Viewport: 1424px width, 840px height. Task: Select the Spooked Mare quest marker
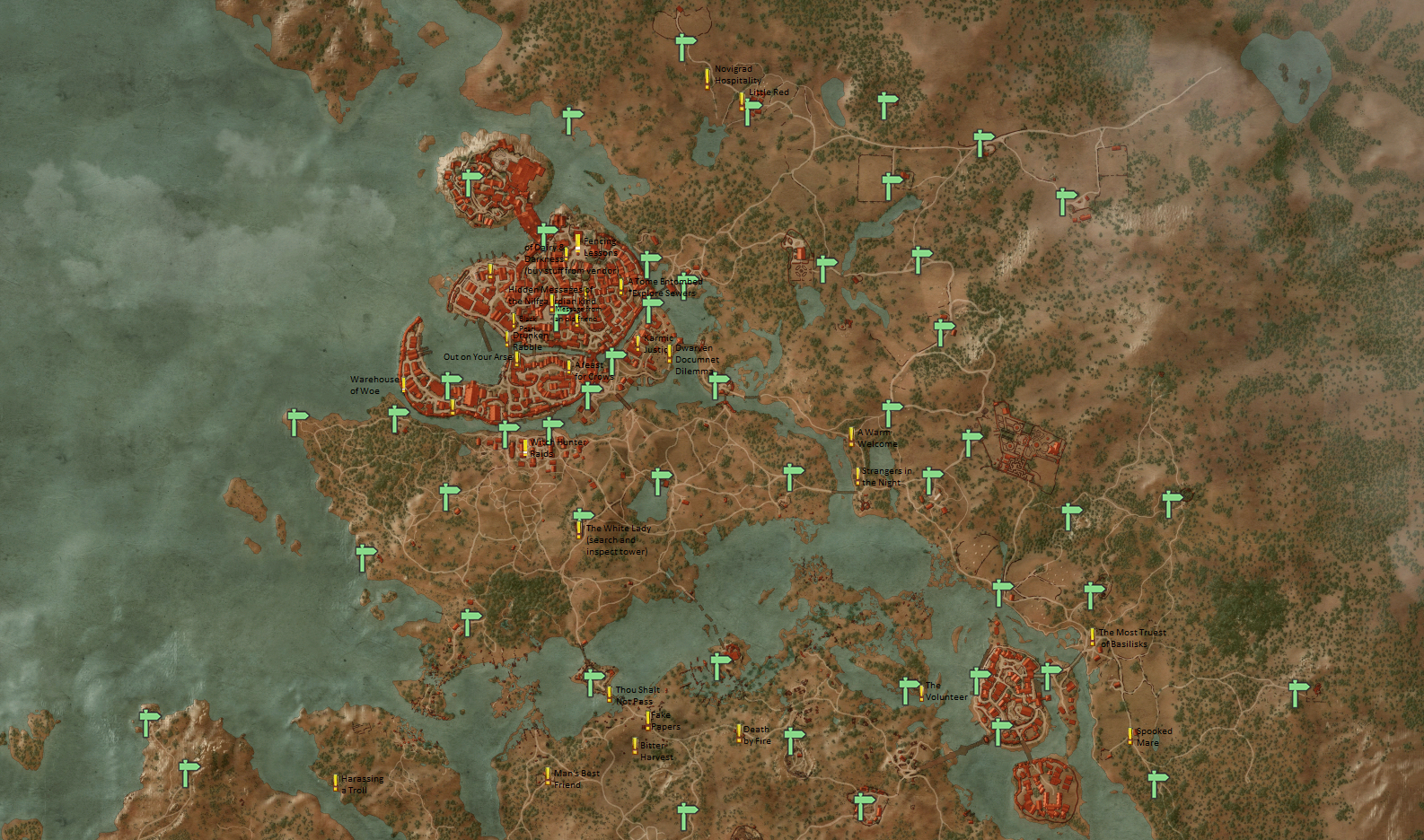(1130, 736)
